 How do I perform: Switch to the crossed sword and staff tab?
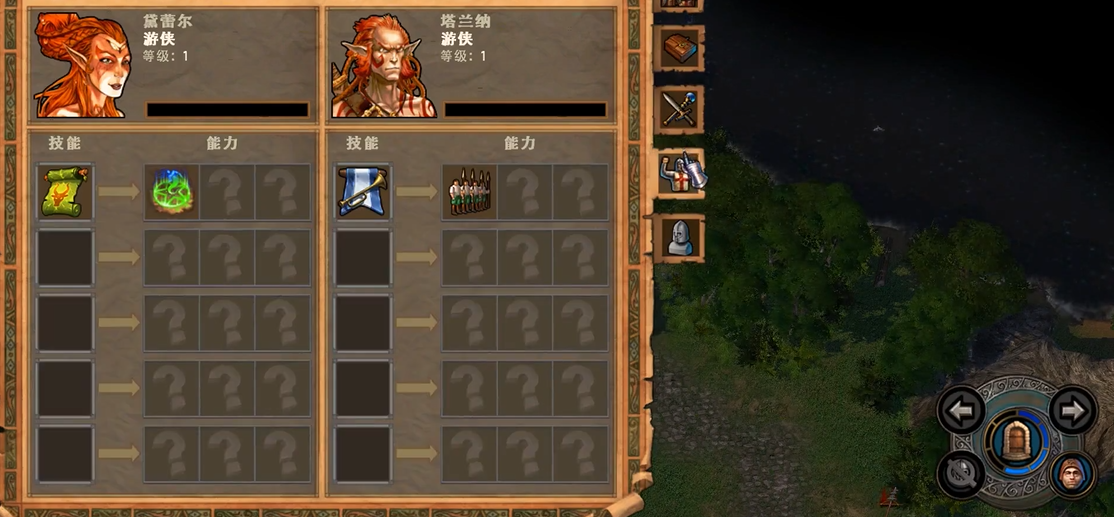(680, 109)
